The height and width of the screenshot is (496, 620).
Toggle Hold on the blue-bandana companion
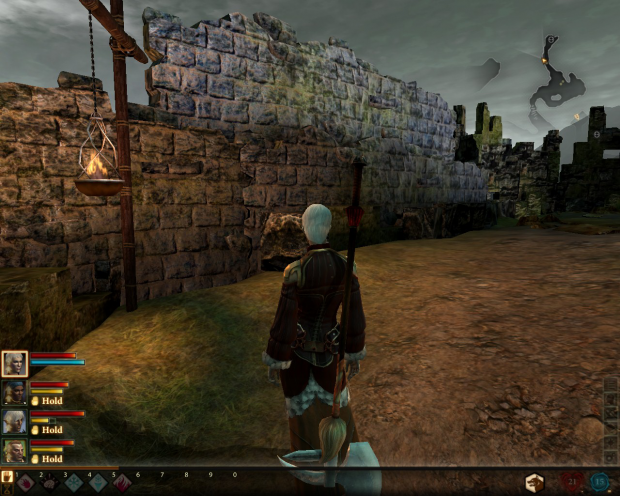coord(46,401)
